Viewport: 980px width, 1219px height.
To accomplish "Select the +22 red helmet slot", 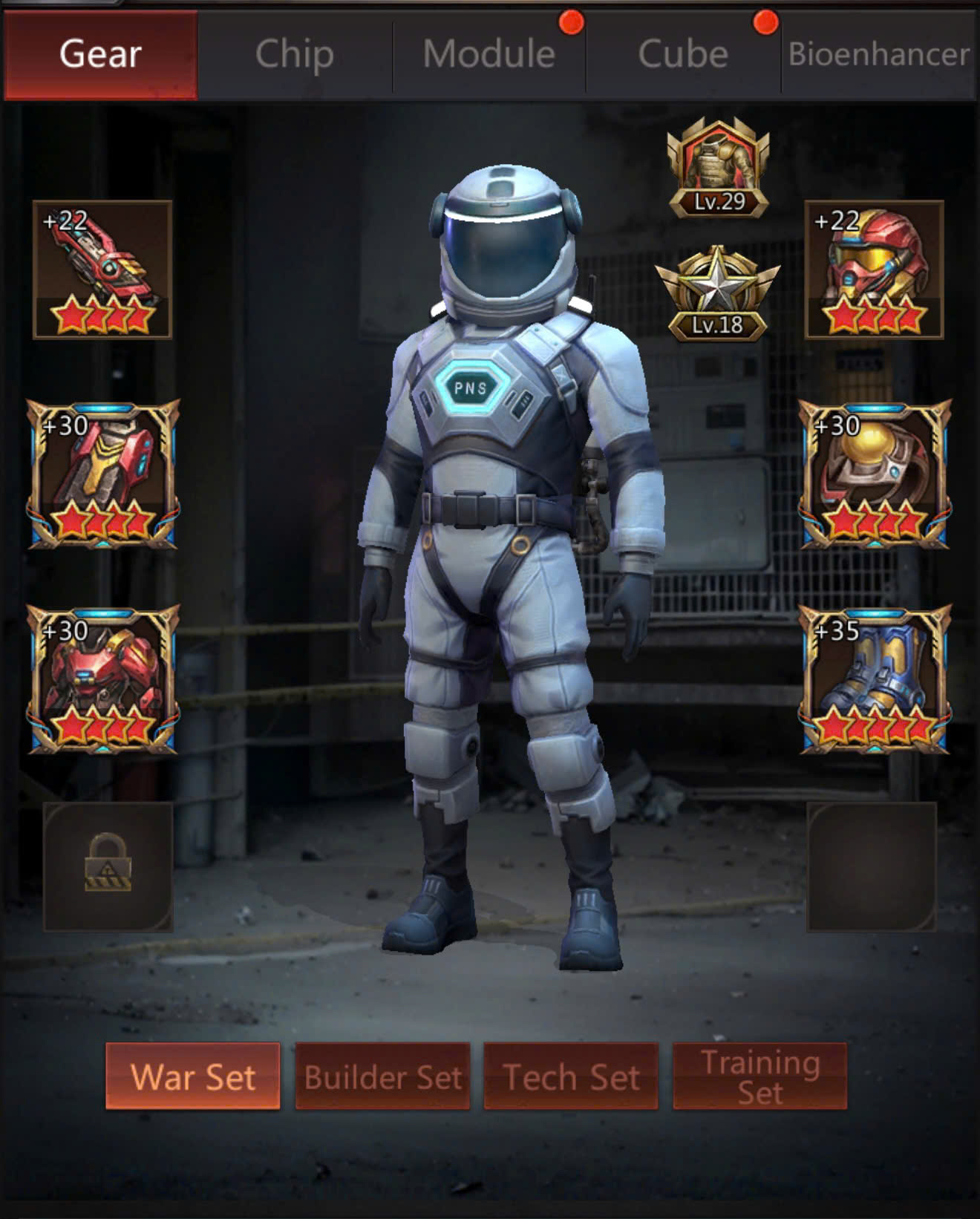I will [874, 269].
